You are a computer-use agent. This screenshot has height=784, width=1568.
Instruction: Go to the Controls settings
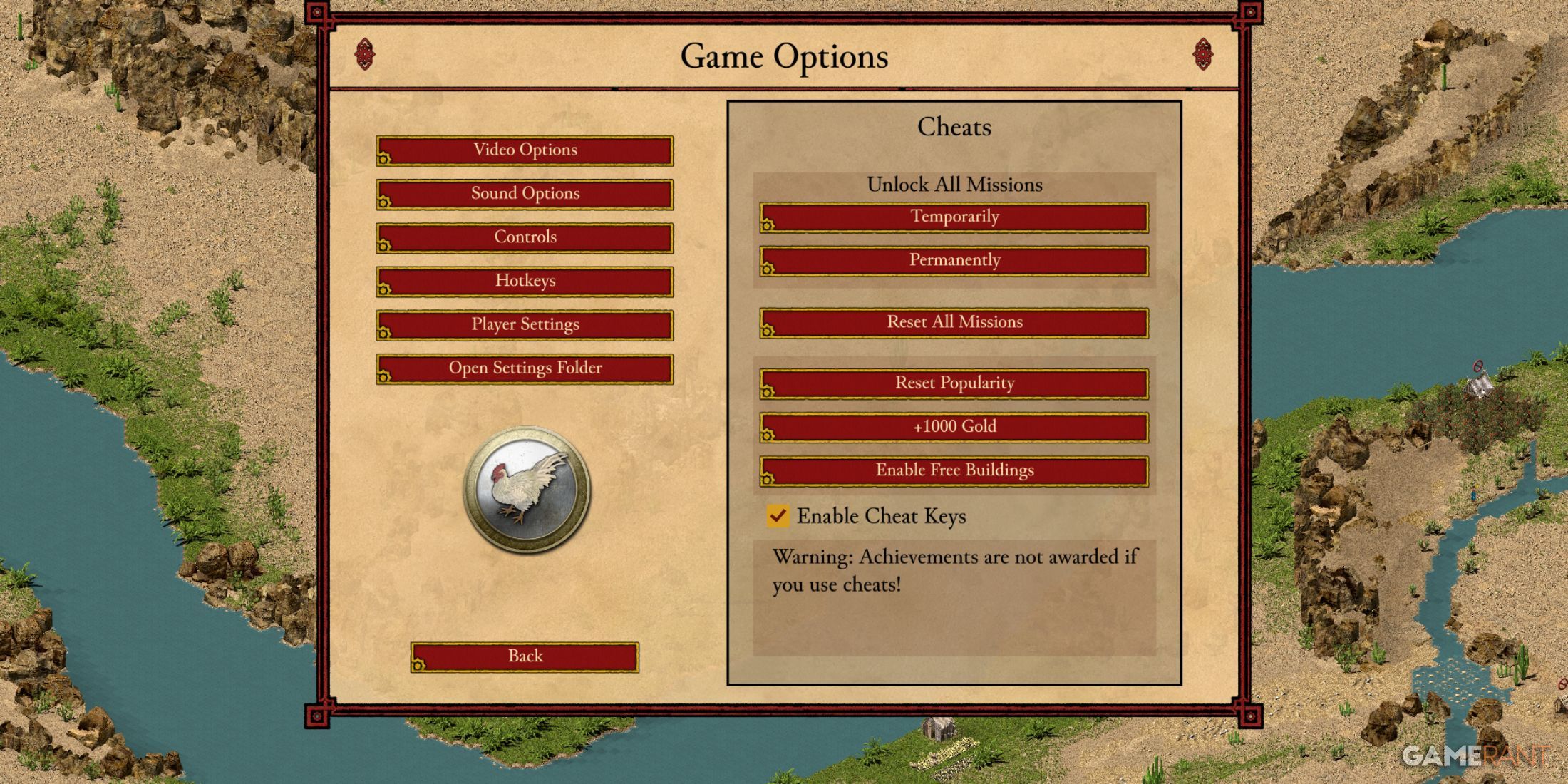pyautogui.click(x=525, y=237)
